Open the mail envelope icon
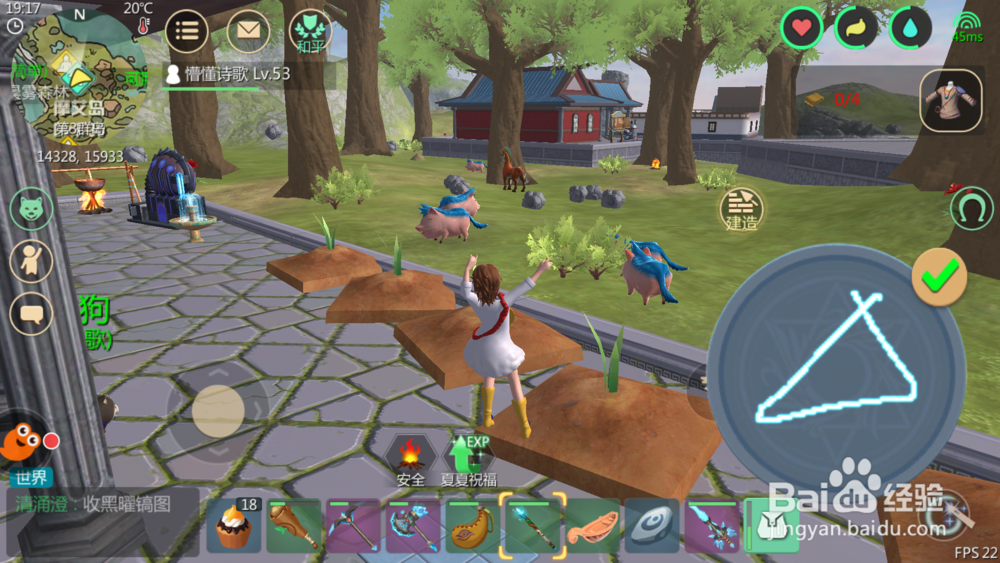Image resolution: width=1000 pixels, height=563 pixels. [x=248, y=31]
